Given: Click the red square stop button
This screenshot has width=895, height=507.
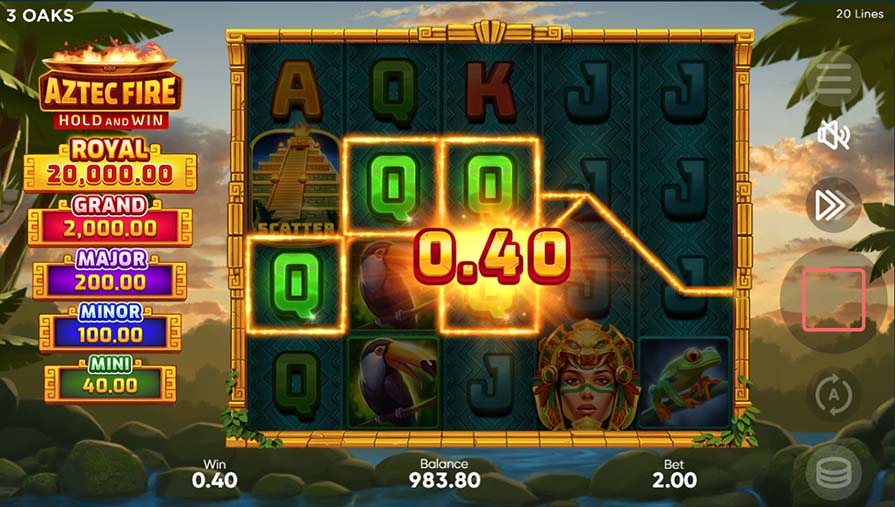Looking at the screenshot, I should (833, 299).
